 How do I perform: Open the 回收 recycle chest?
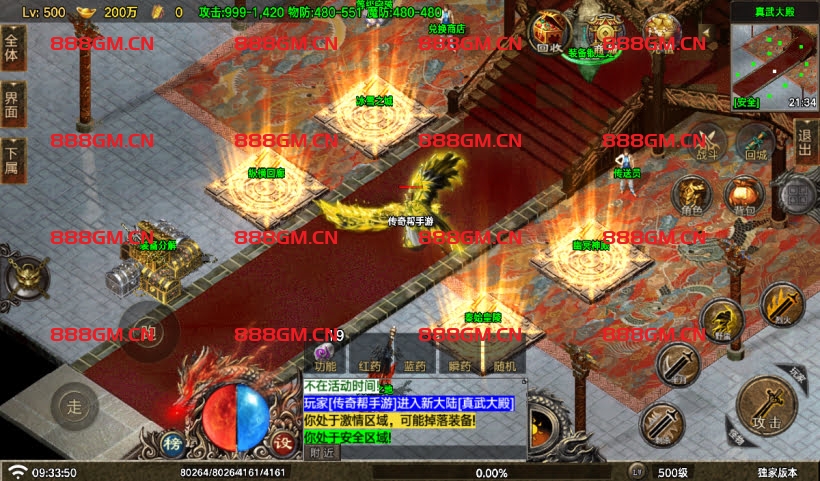[548, 34]
